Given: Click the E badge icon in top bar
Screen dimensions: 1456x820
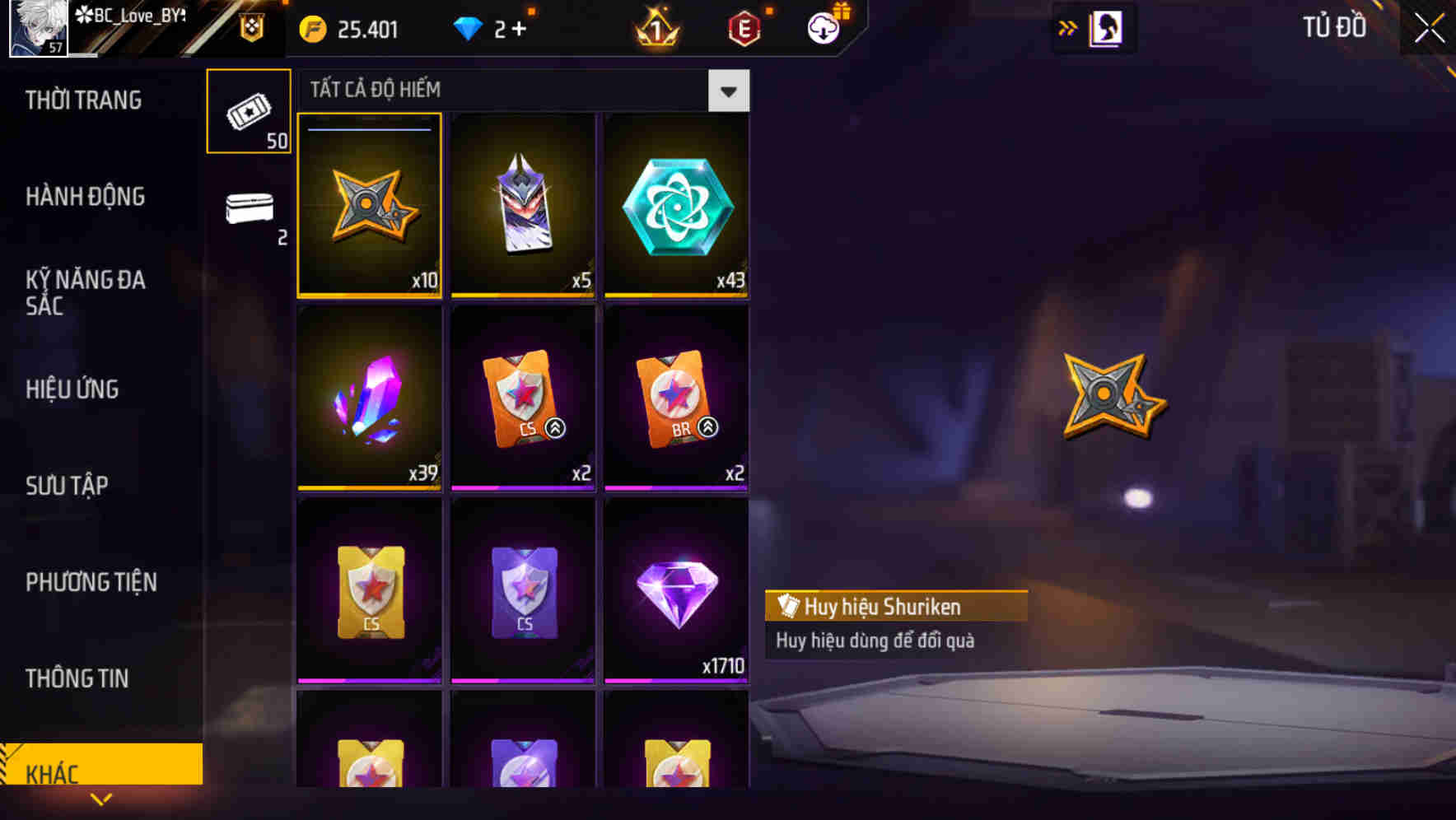Looking at the screenshot, I should point(744,27).
